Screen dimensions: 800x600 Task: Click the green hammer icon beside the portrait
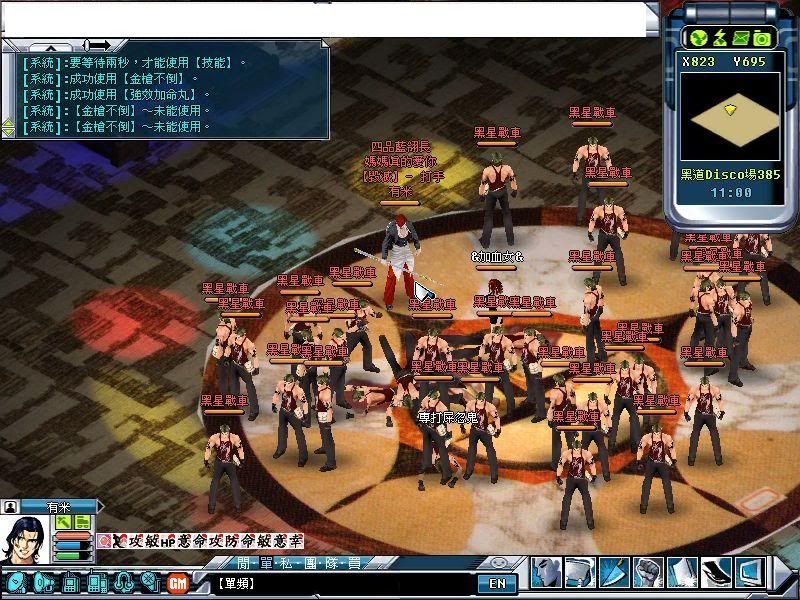(62, 522)
